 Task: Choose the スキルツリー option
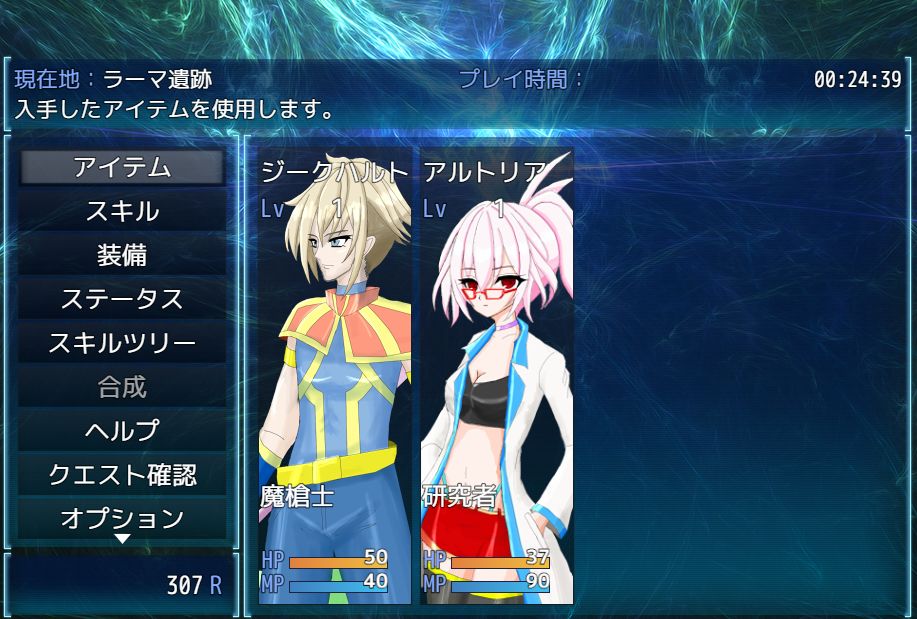[122, 343]
